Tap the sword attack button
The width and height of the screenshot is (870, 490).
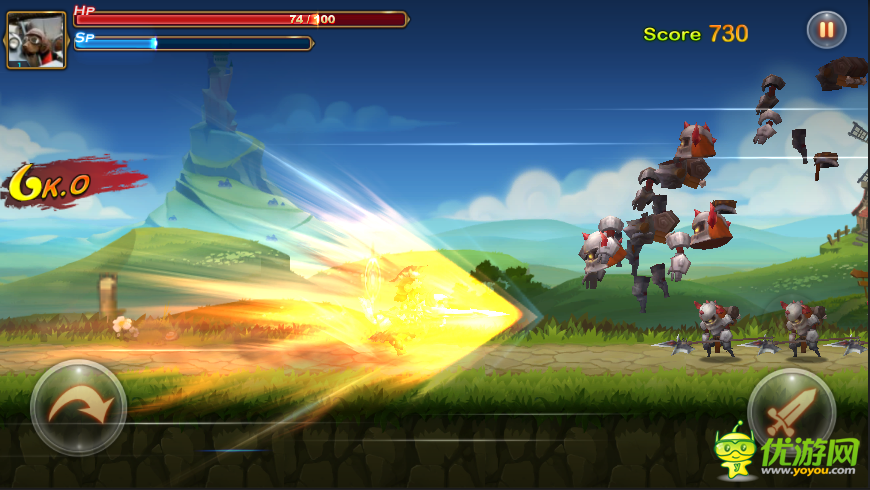pos(791,411)
